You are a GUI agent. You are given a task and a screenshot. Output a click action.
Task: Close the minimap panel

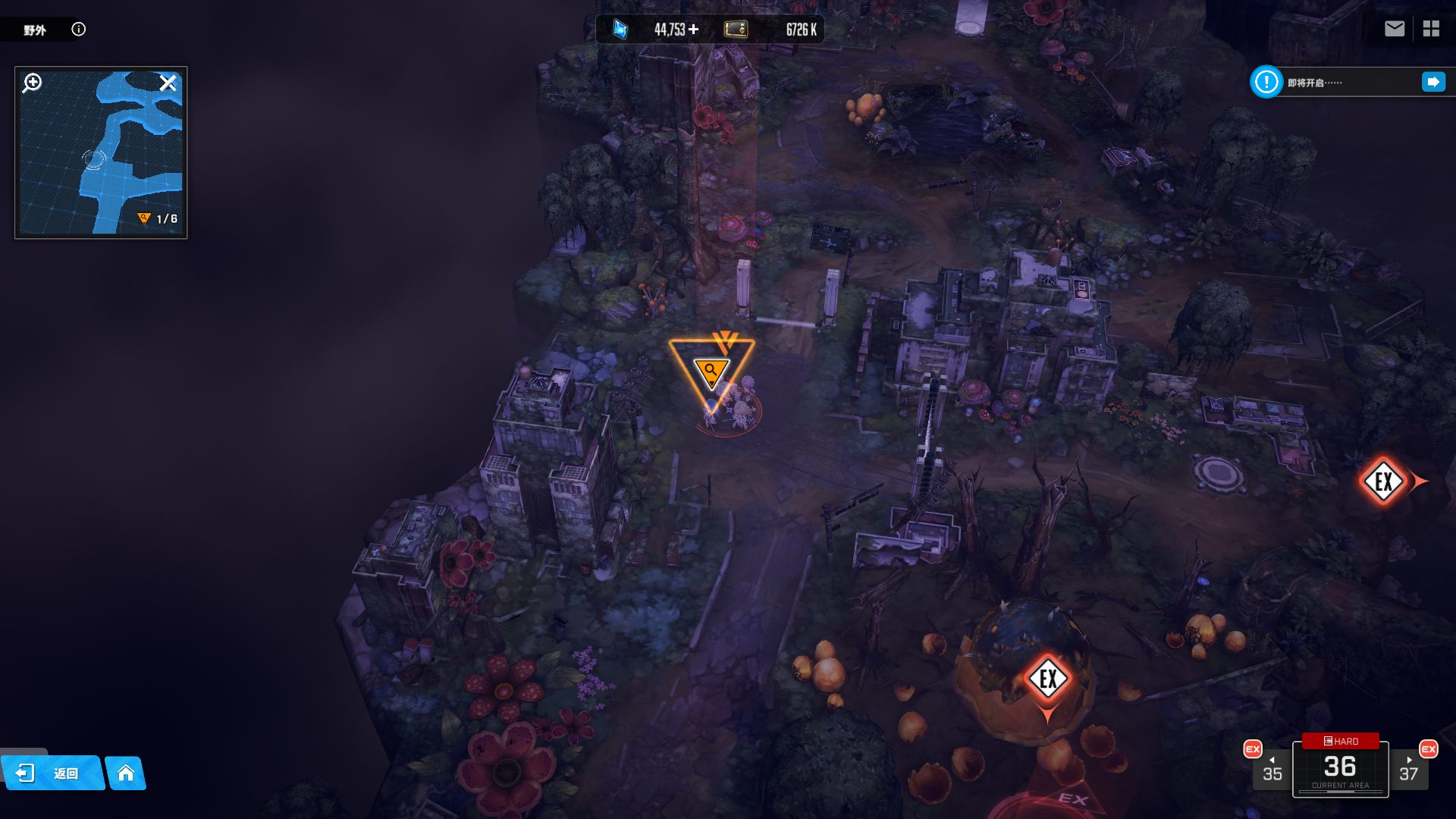[168, 83]
